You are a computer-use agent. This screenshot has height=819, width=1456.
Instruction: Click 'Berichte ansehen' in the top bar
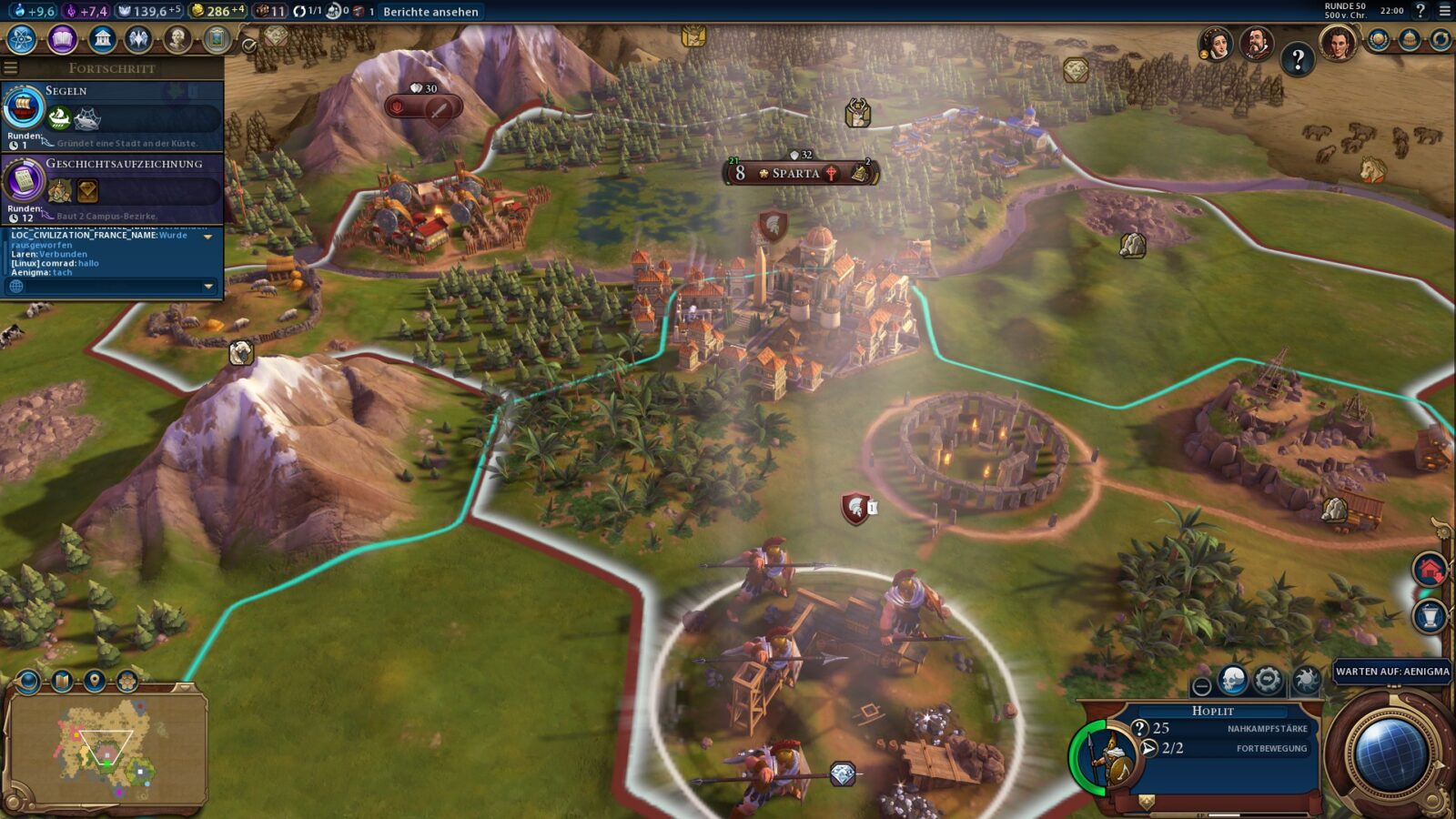click(430, 12)
